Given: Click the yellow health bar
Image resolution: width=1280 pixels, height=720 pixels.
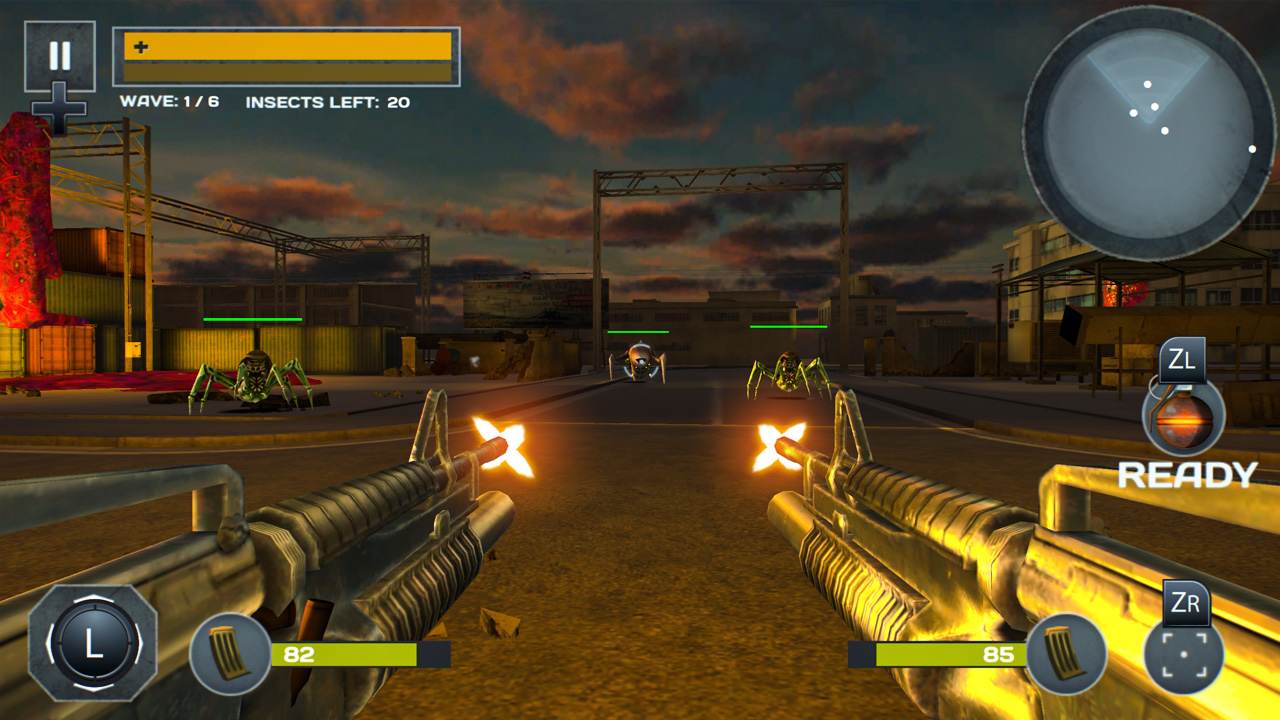Looking at the screenshot, I should 285,46.
